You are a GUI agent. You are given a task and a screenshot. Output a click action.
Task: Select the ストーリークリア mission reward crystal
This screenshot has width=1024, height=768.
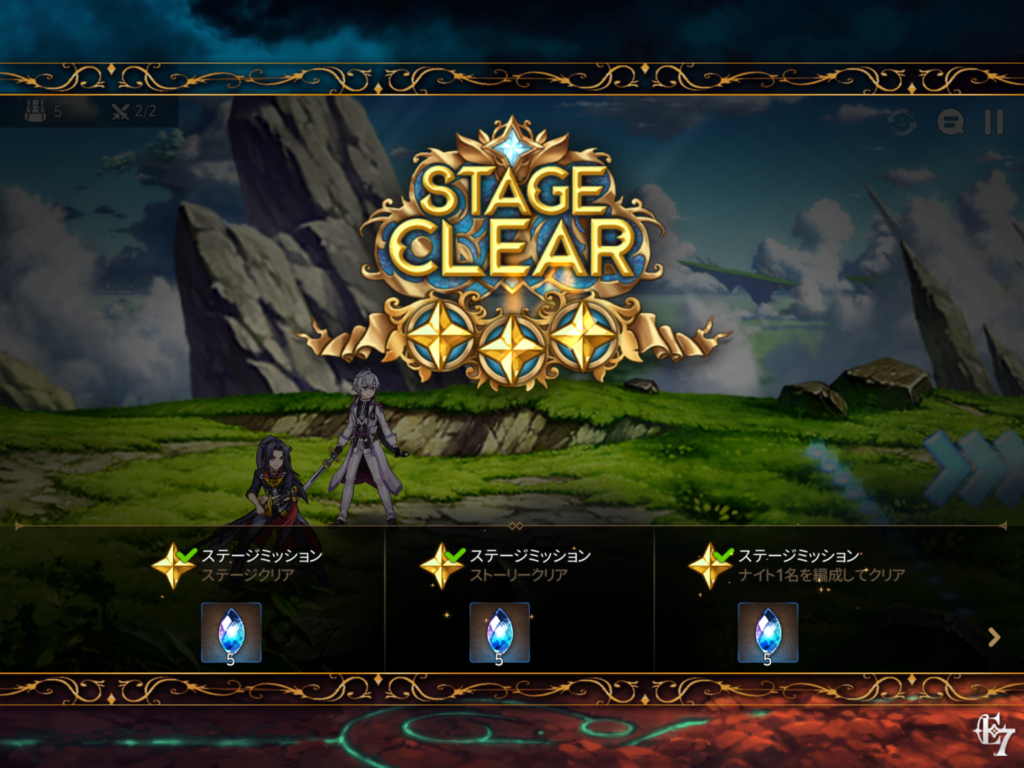tap(499, 632)
